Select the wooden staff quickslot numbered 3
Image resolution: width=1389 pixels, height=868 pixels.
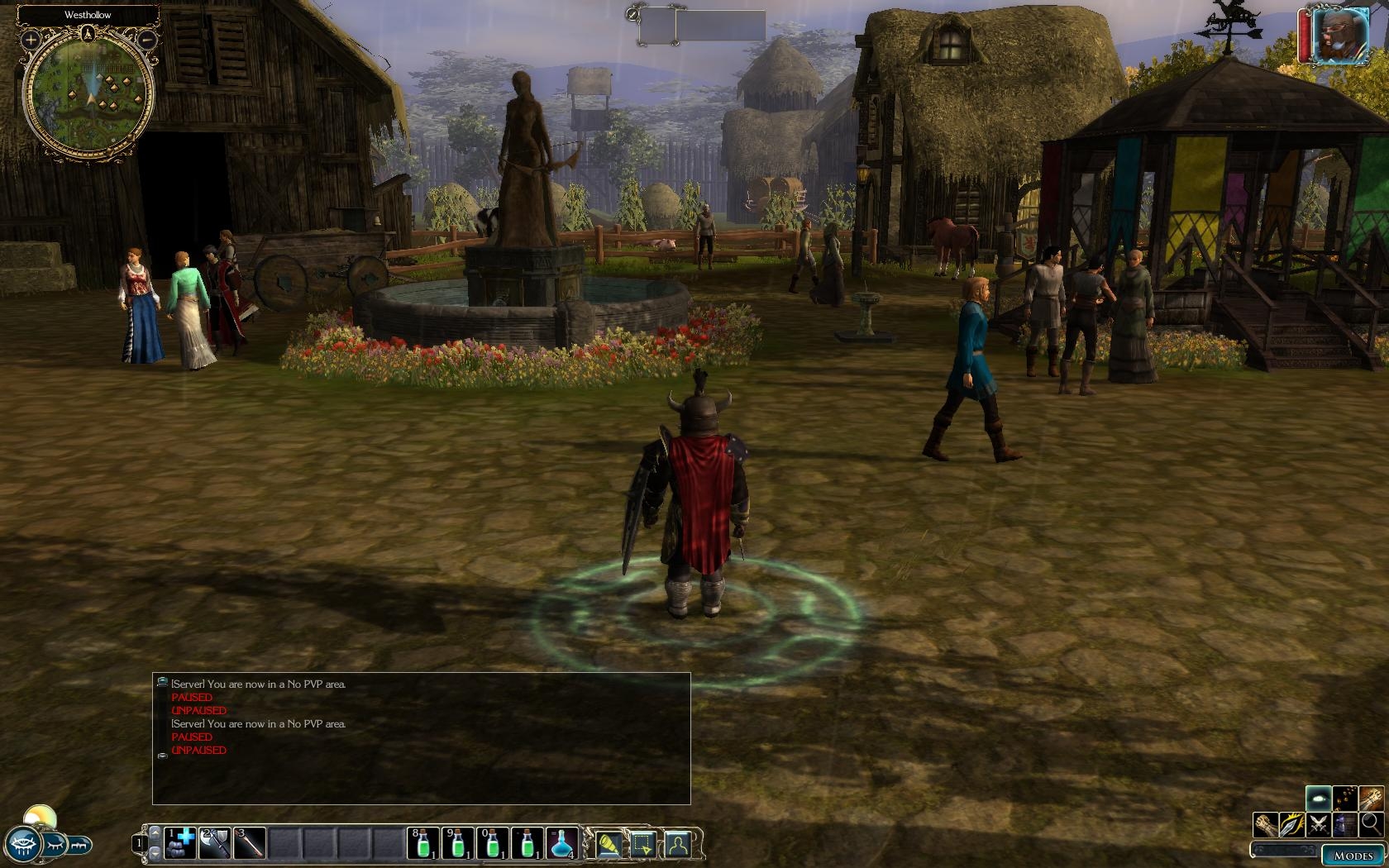pos(249,842)
